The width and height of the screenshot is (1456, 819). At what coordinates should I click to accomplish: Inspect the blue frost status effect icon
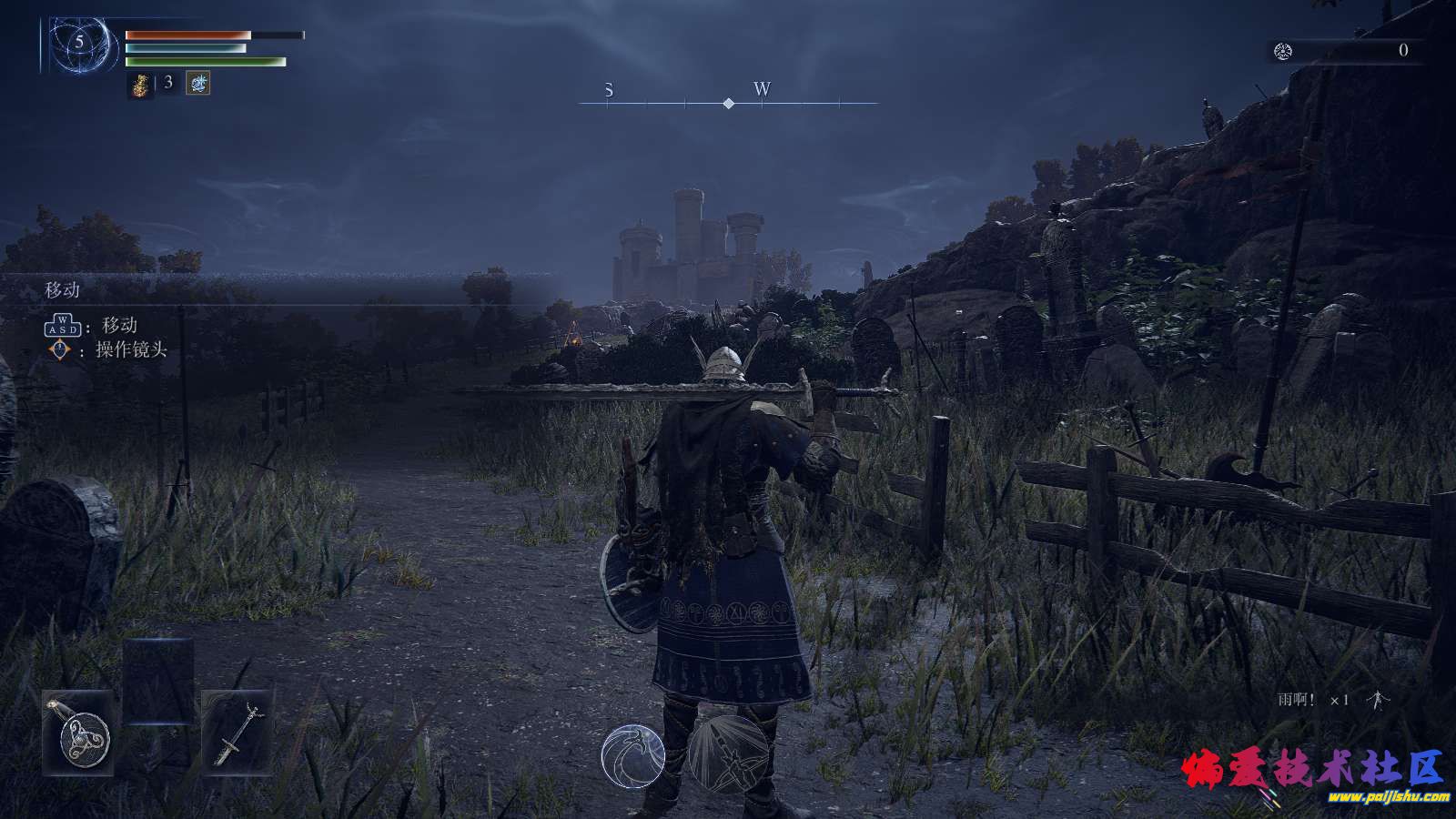point(198,84)
